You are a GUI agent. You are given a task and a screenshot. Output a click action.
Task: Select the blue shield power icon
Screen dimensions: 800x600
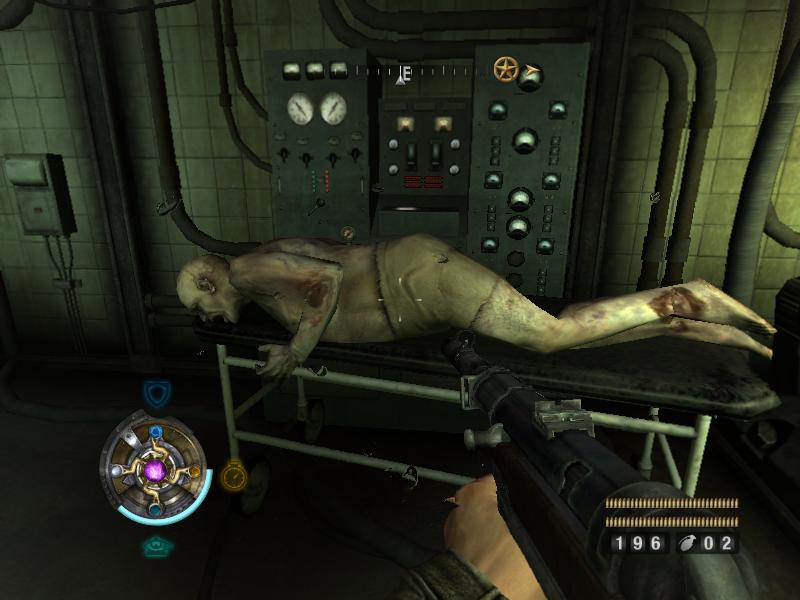point(154,391)
